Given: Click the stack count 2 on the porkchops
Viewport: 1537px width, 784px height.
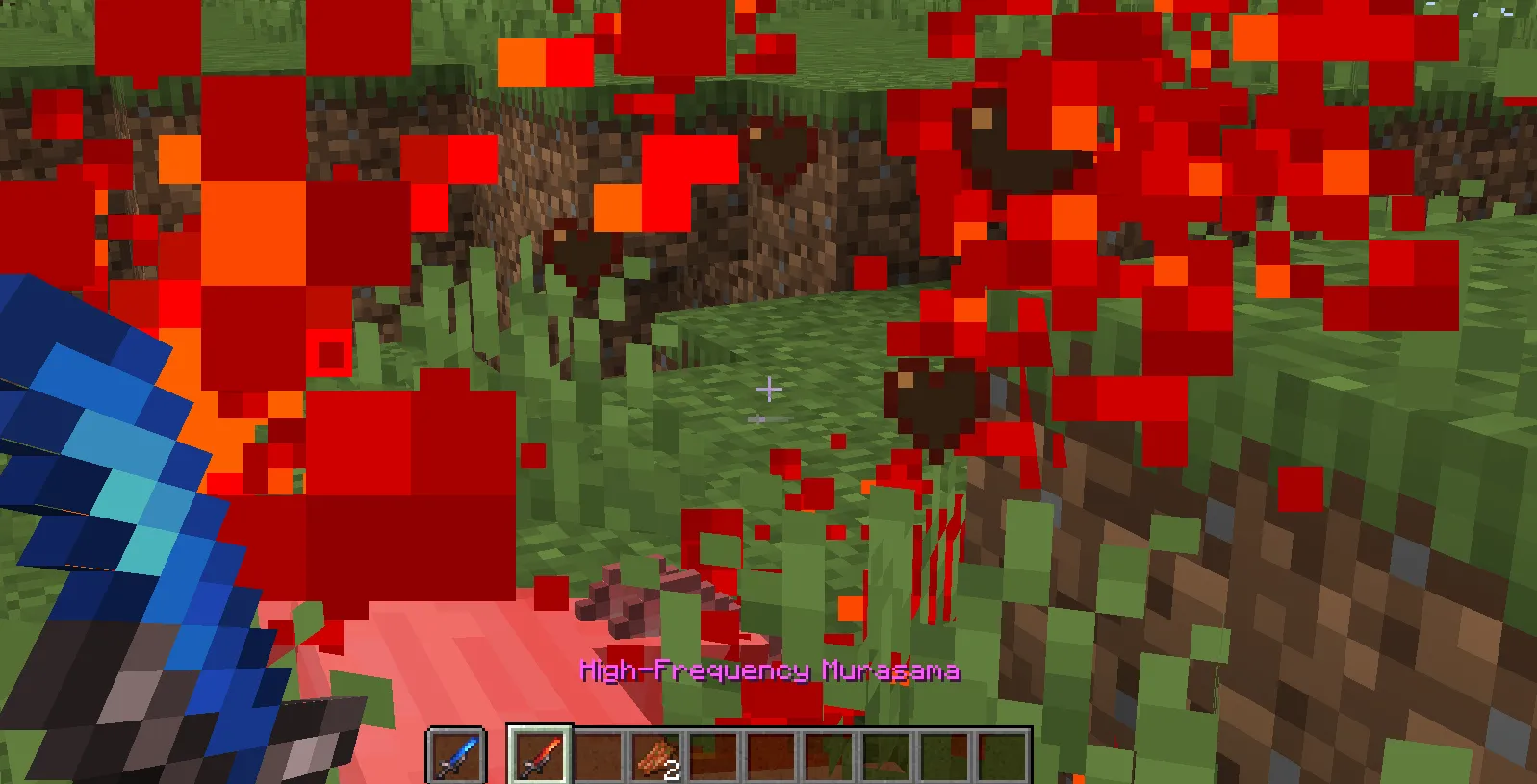Looking at the screenshot, I should click(669, 770).
